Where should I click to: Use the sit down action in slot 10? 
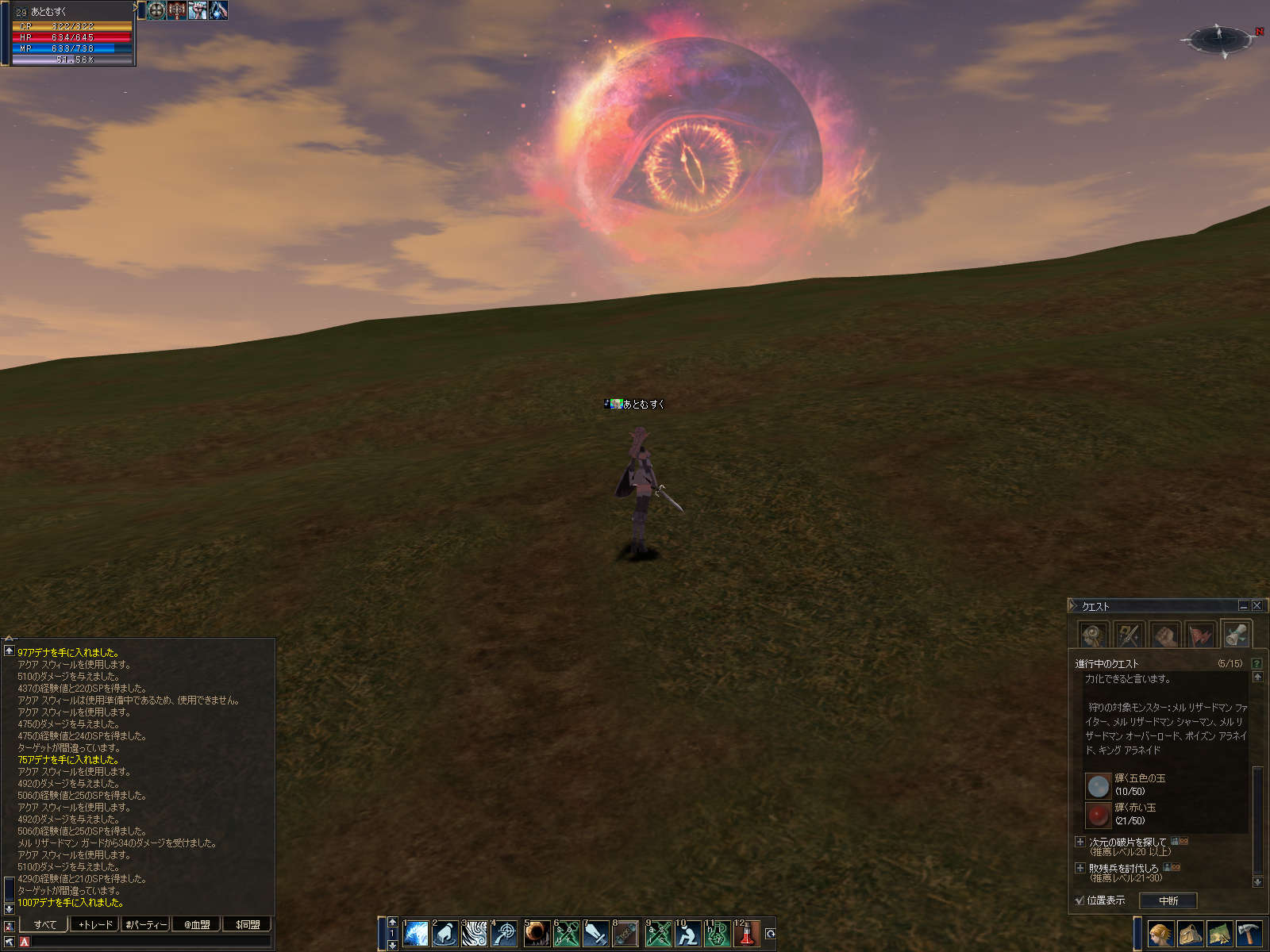tap(687, 934)
